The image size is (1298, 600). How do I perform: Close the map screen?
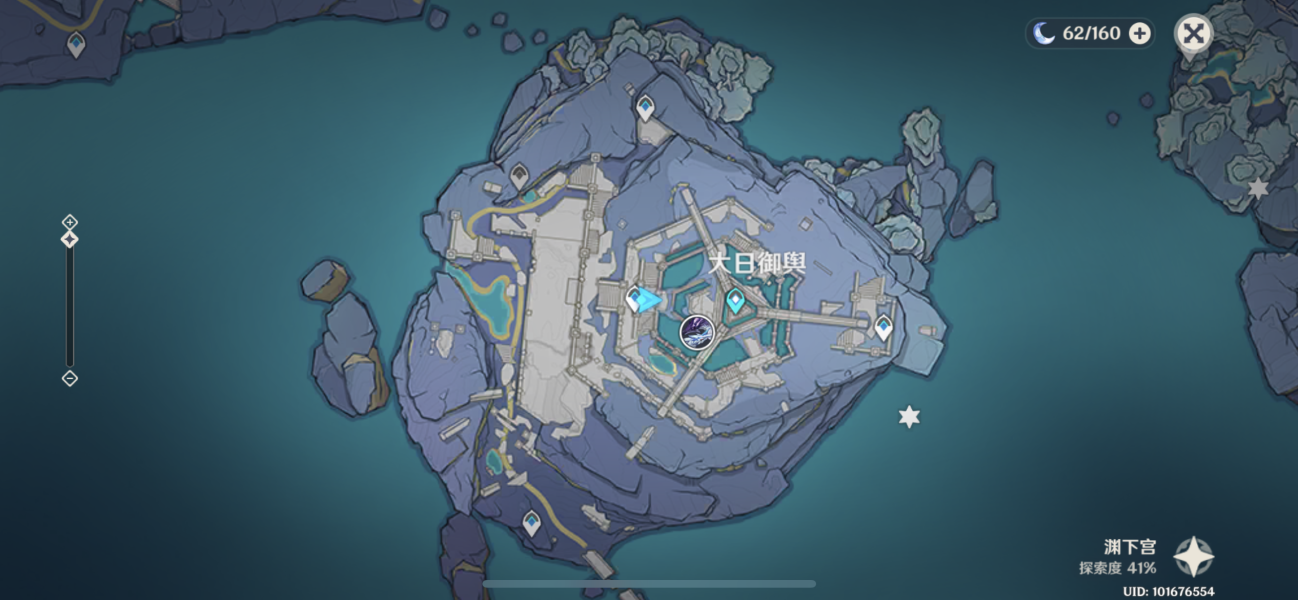pyautogui.click(x=1192, y=33)
